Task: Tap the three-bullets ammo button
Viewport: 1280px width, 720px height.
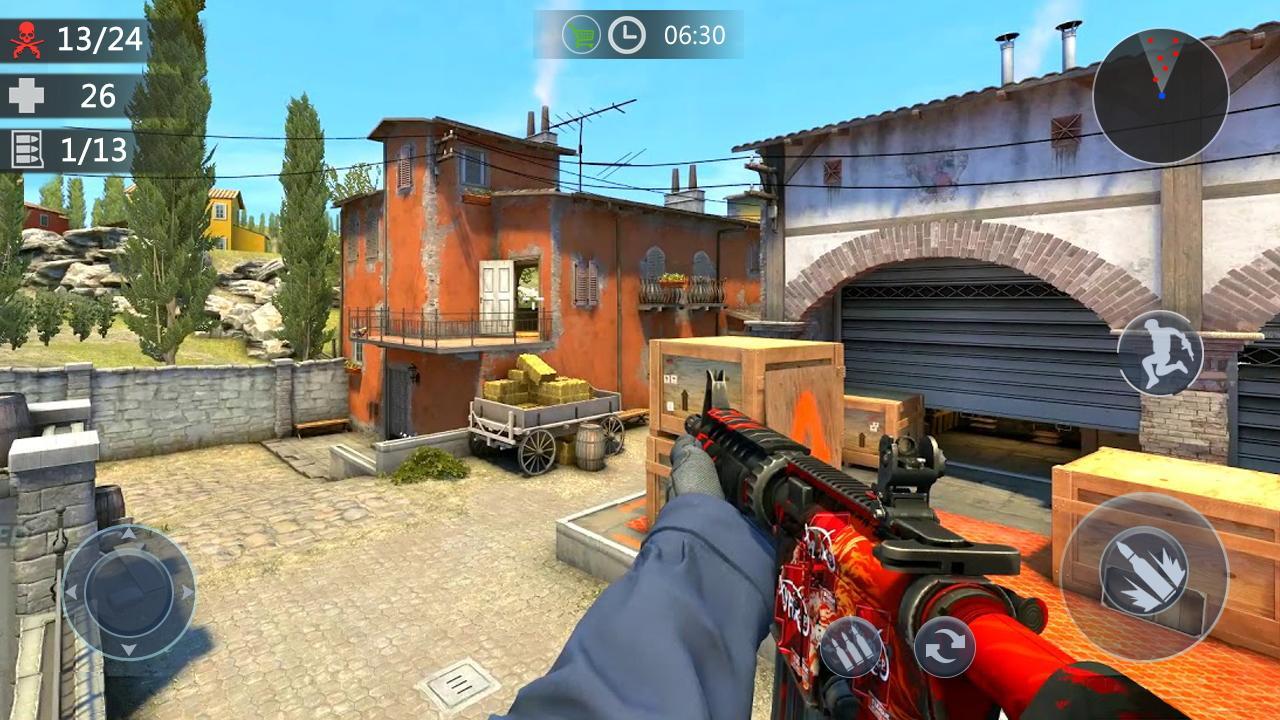Action: (852, 648)
